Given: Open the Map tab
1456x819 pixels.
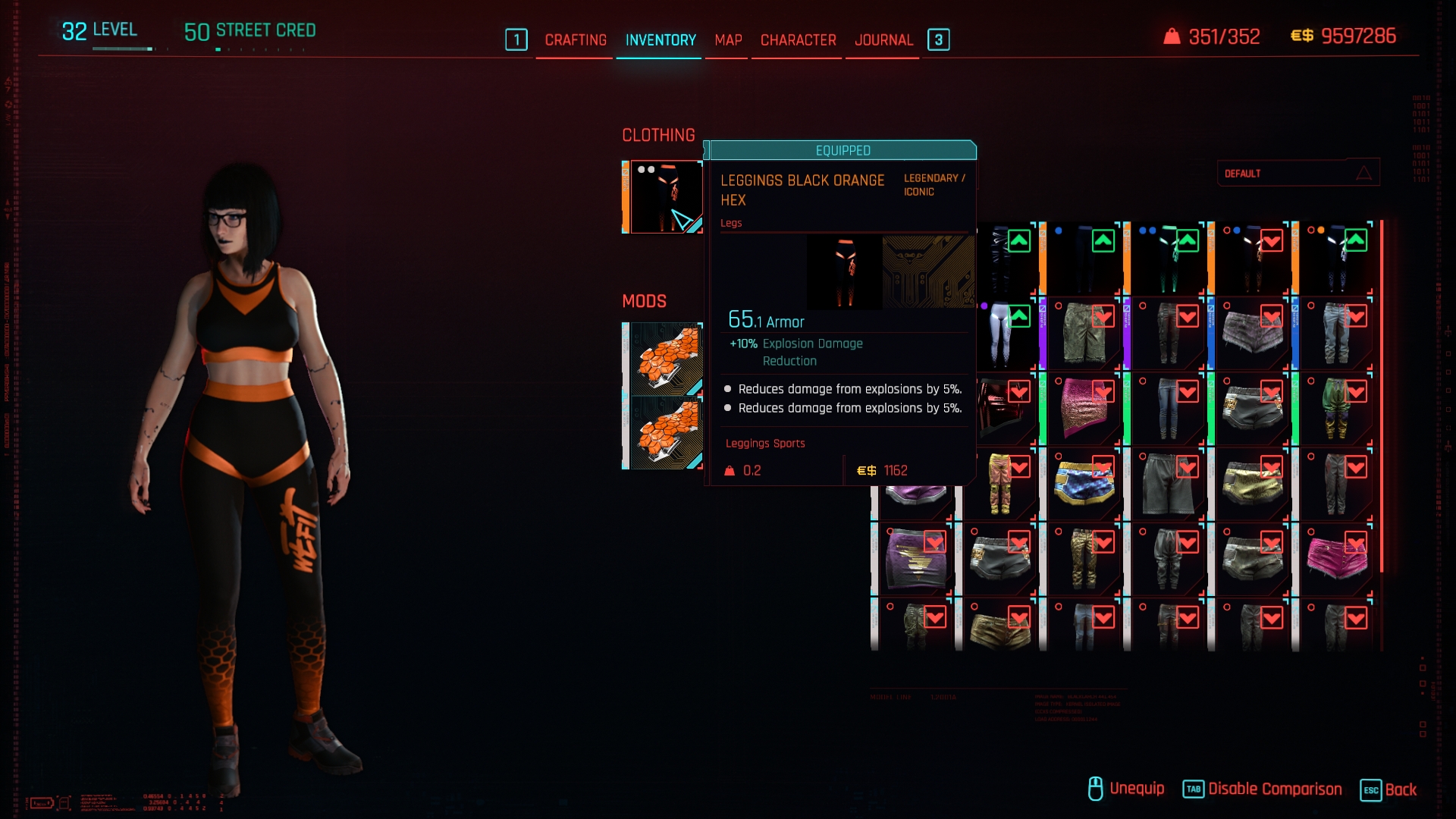Looking at the screenshot, I should pyautogui.click(x=728, y=40).
